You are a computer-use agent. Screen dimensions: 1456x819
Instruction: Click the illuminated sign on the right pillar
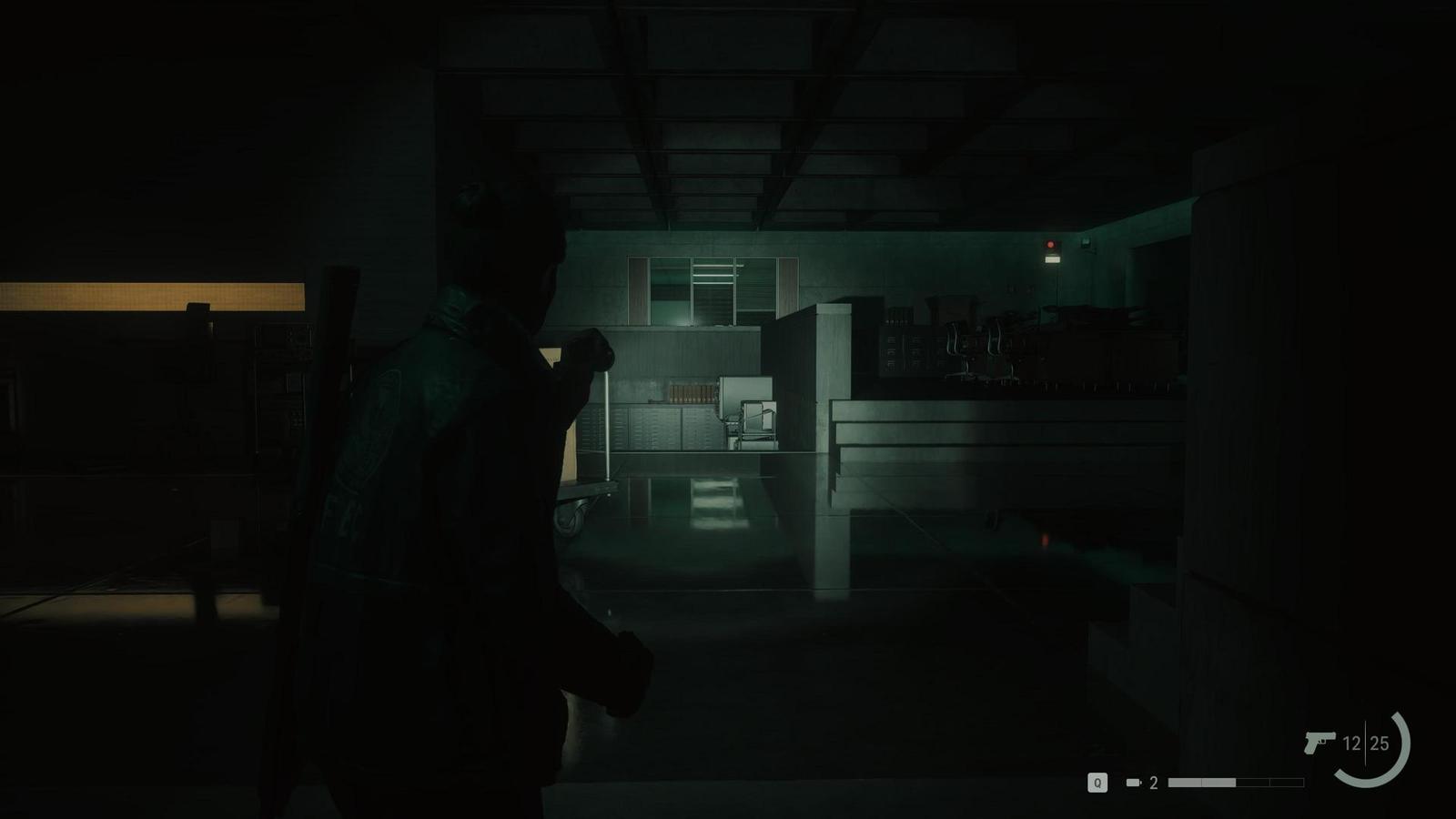pos(1087,240)
